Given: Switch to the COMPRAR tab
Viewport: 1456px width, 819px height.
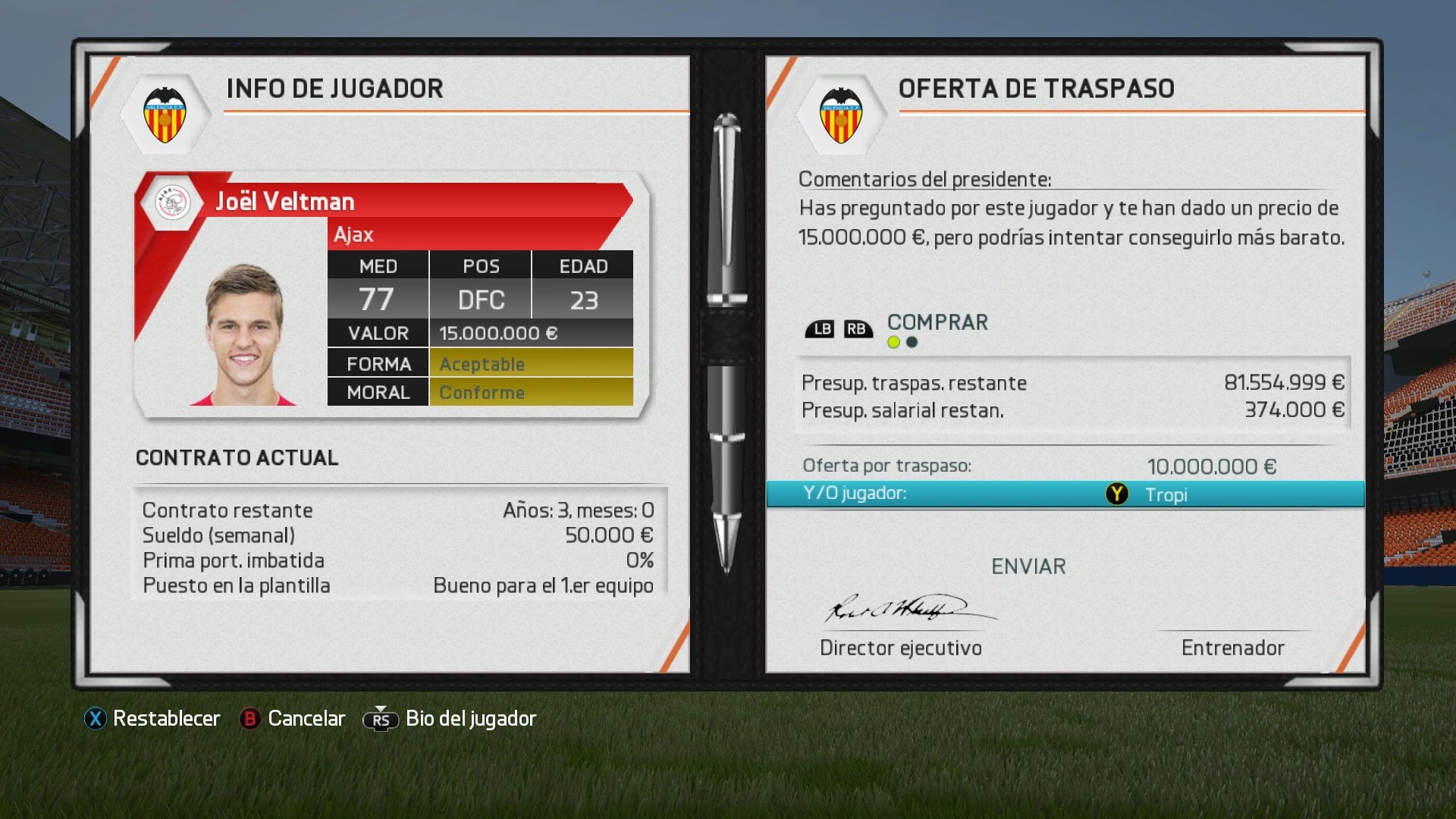Looking at the screenshot, I should click(x=937, y=322).
